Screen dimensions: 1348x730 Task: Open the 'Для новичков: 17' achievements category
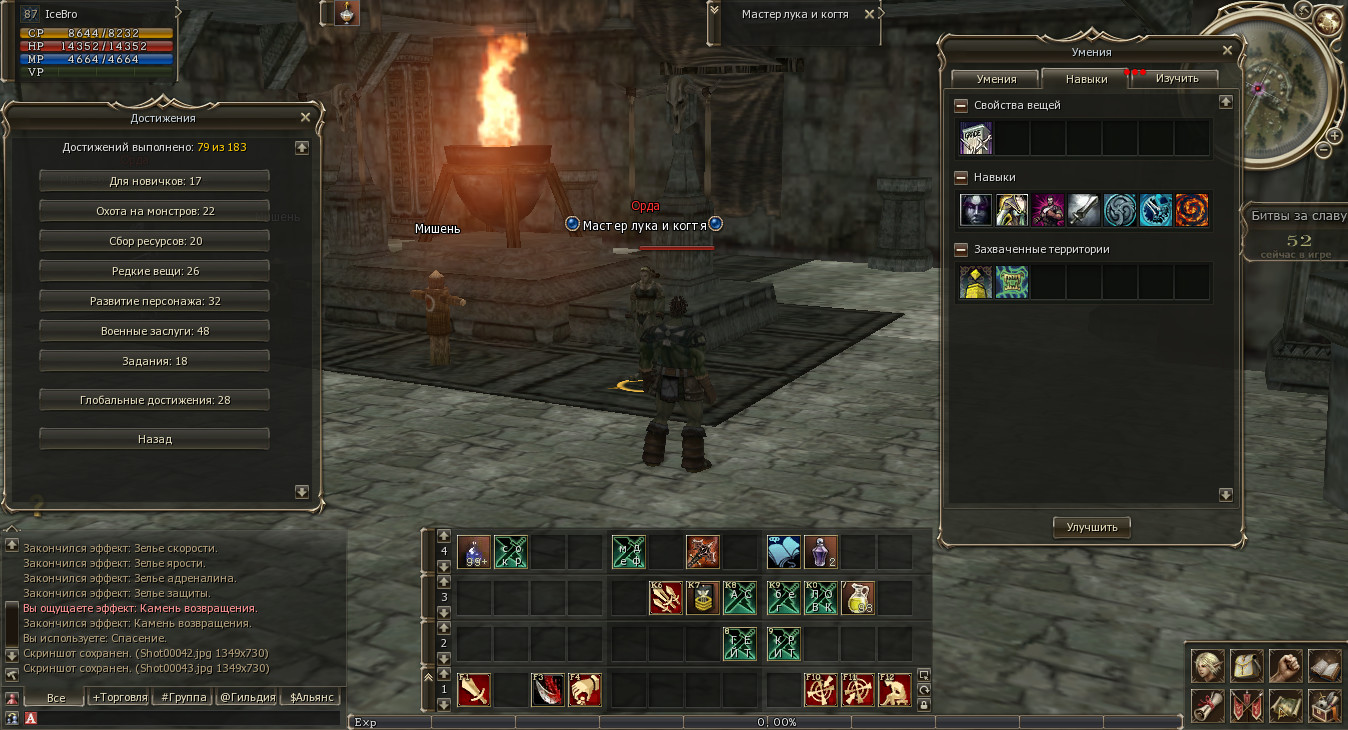154,181
